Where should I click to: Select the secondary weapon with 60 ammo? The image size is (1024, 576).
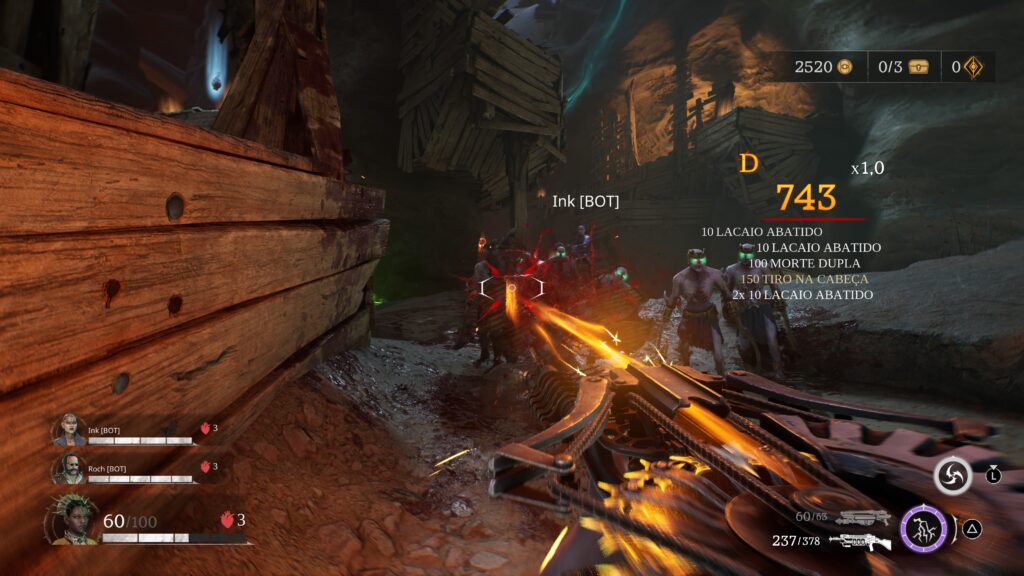(863, 517)
